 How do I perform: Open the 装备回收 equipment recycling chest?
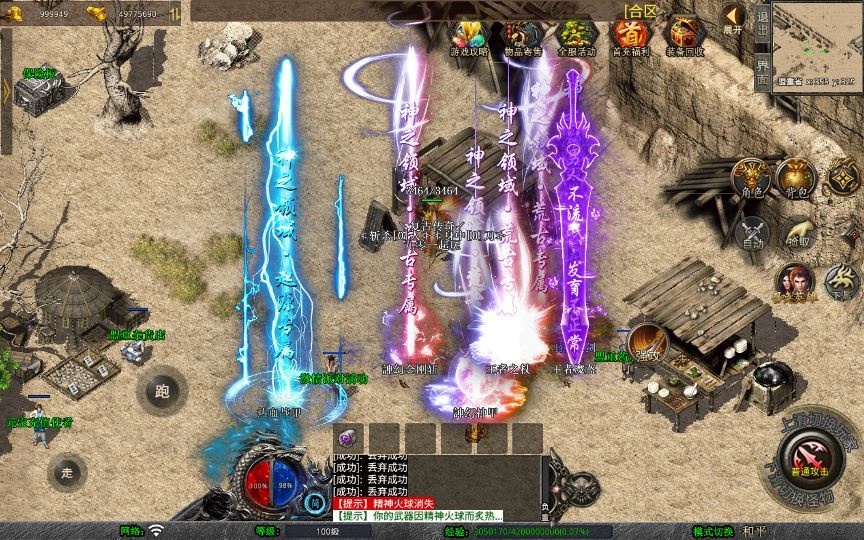point(685,36)
